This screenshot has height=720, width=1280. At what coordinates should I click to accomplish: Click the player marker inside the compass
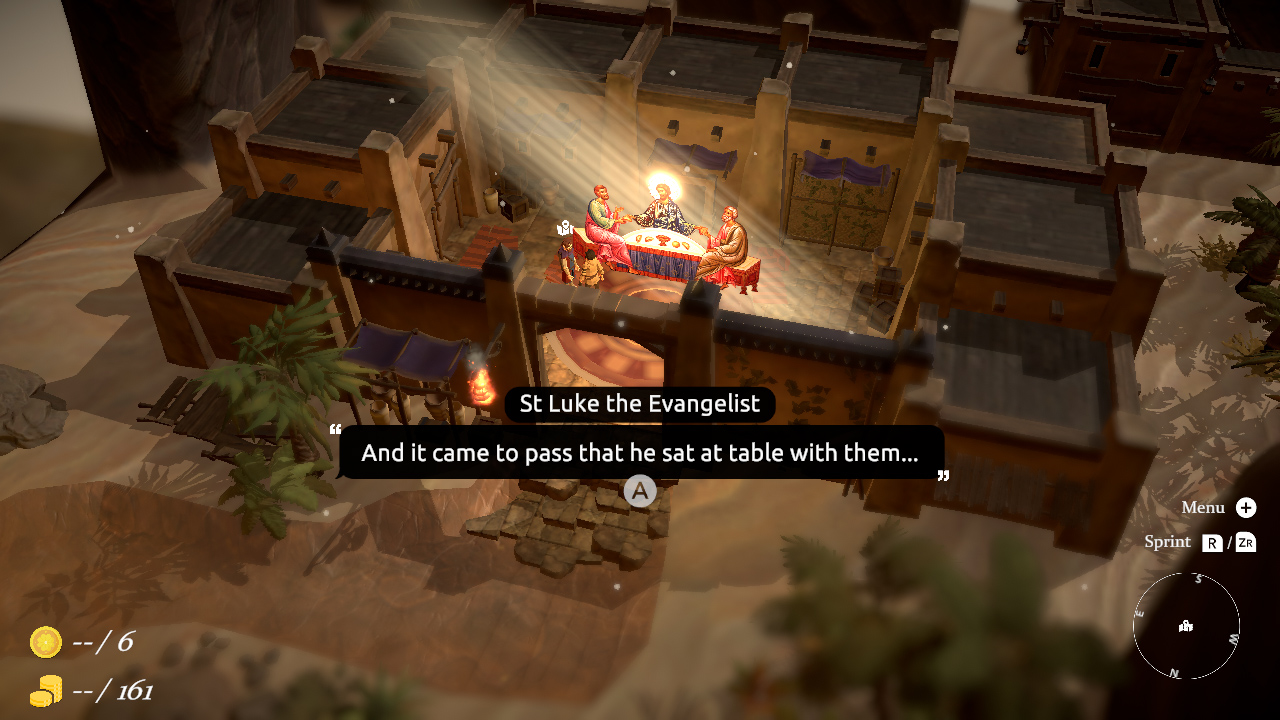[1186, 627]
